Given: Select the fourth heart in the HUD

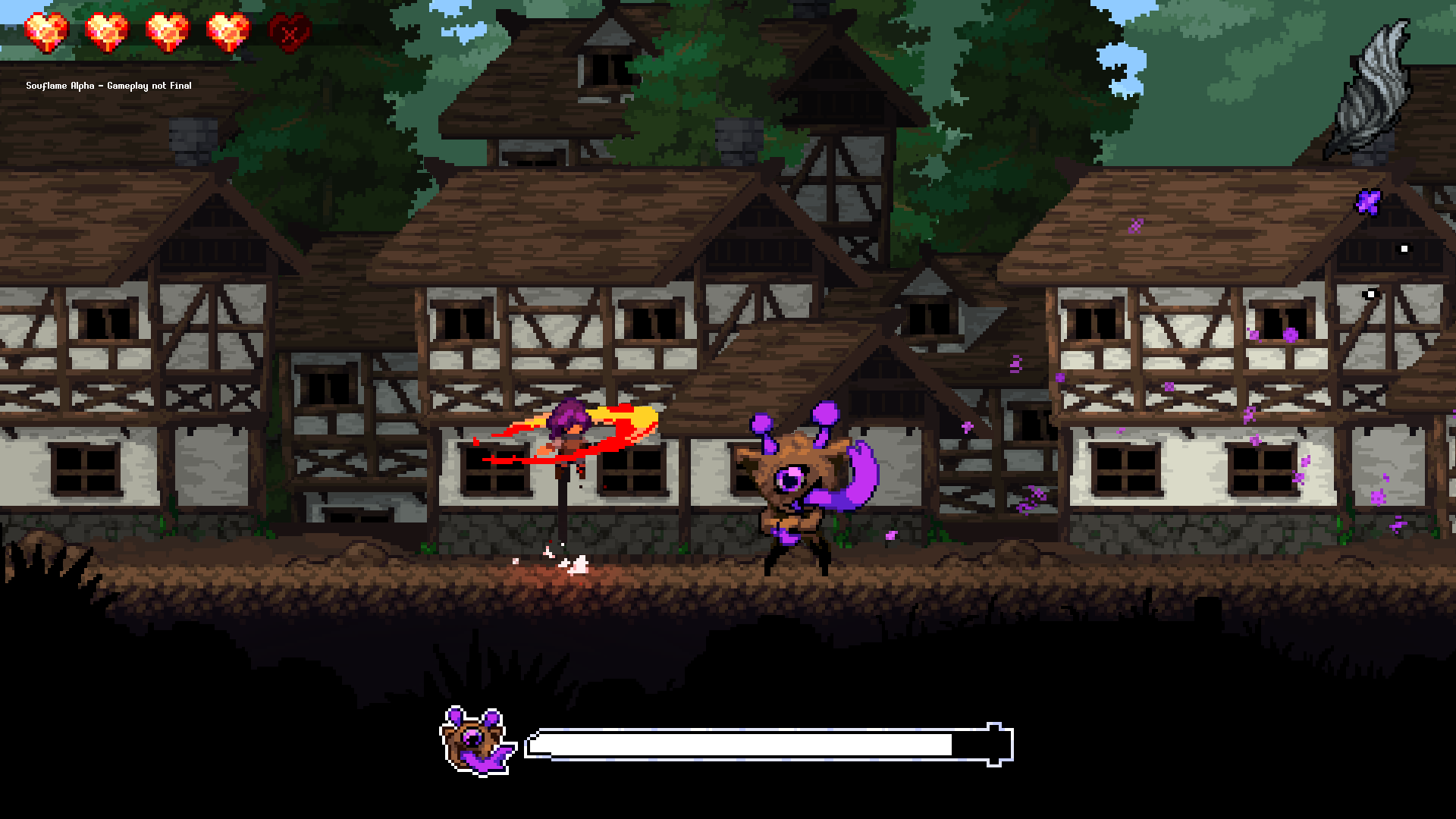Looking at the screenshot, I should click(225, 30).
